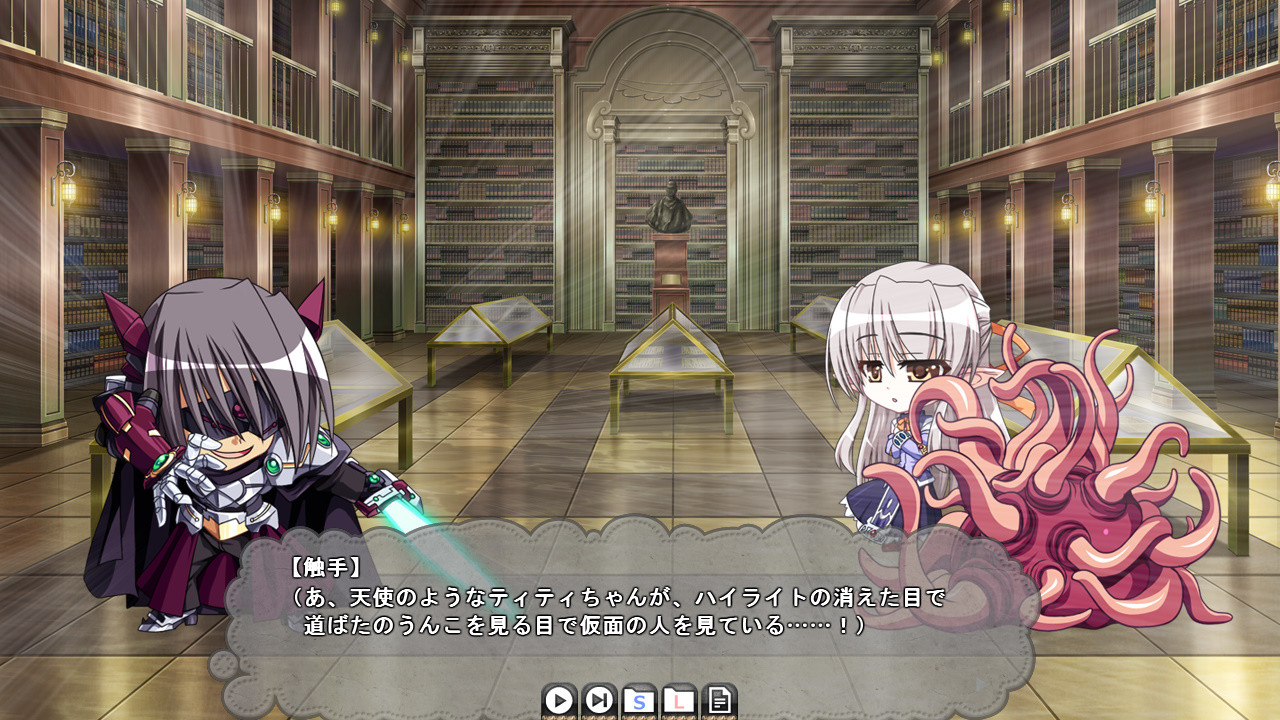Screen dimensions: 1280x720
Task: Click the fast-forward circle icon
Action: tap(598, 702)
